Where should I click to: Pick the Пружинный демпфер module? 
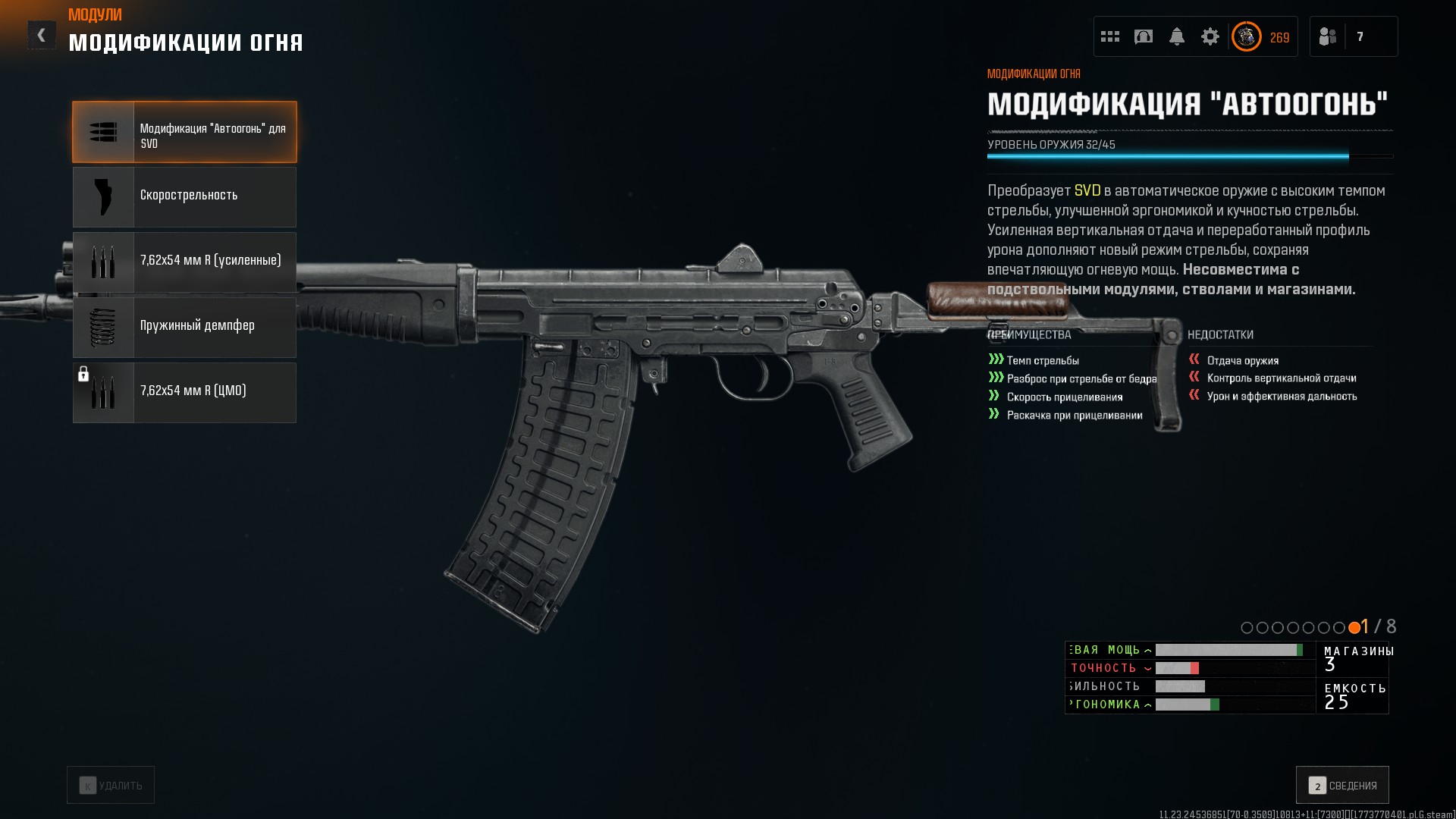point(184,327)
